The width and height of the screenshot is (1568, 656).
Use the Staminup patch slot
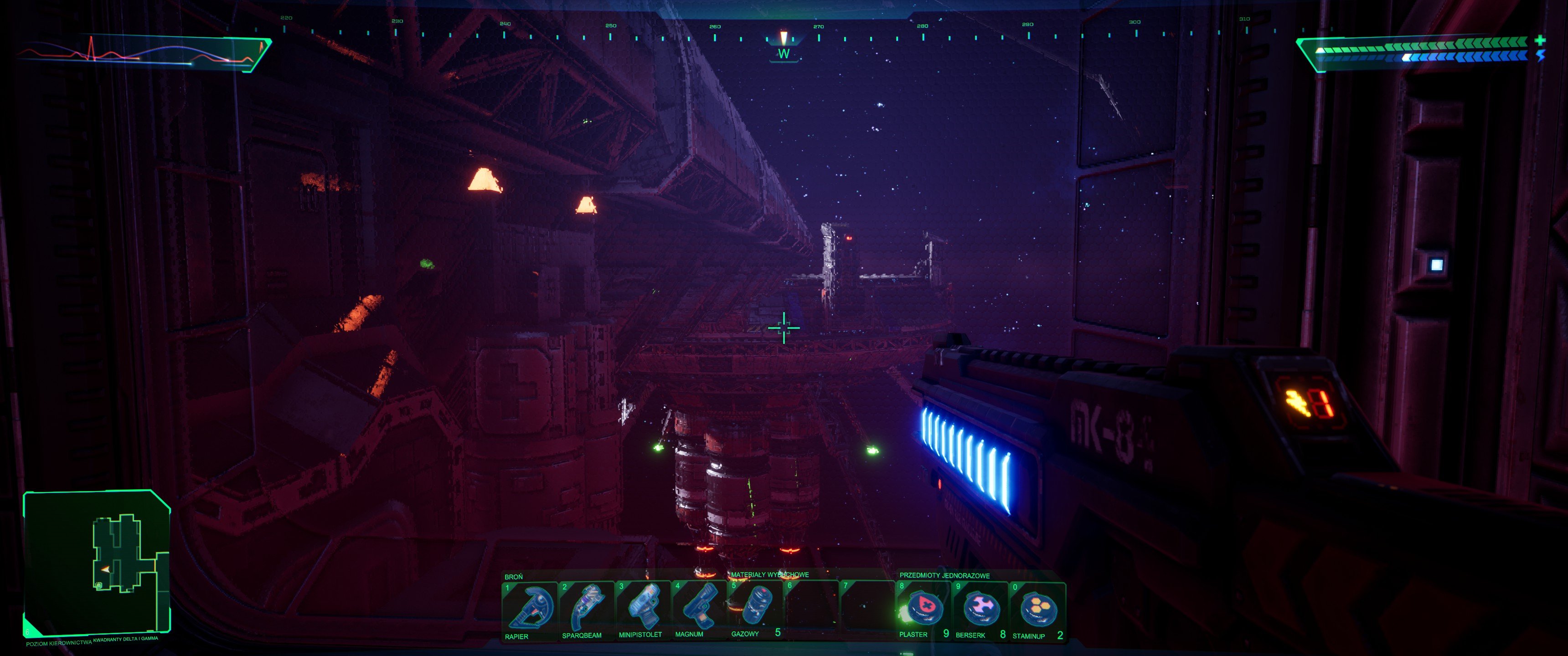pos(1037,610)
